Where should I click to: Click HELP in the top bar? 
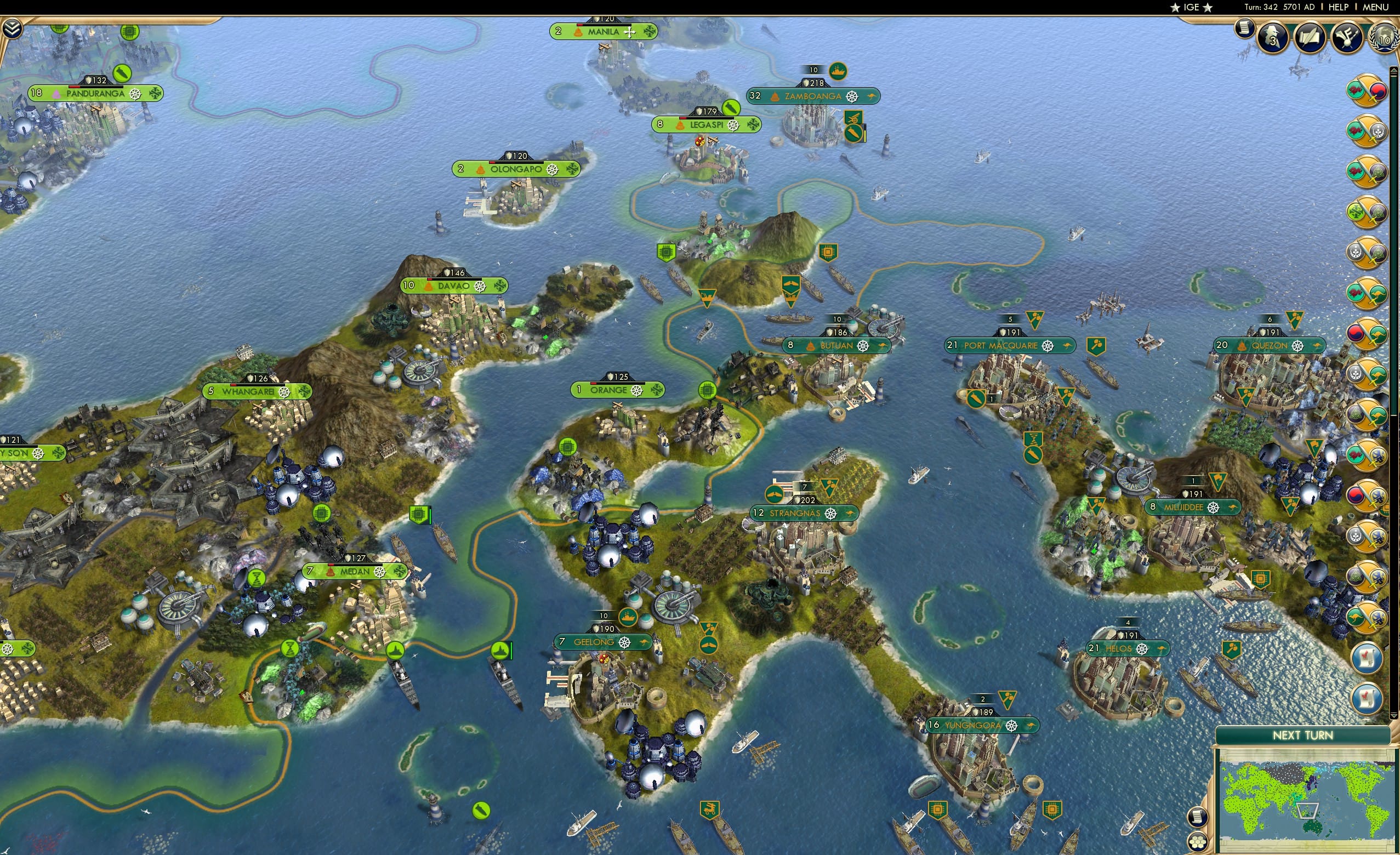click(x=1339, y=7)
